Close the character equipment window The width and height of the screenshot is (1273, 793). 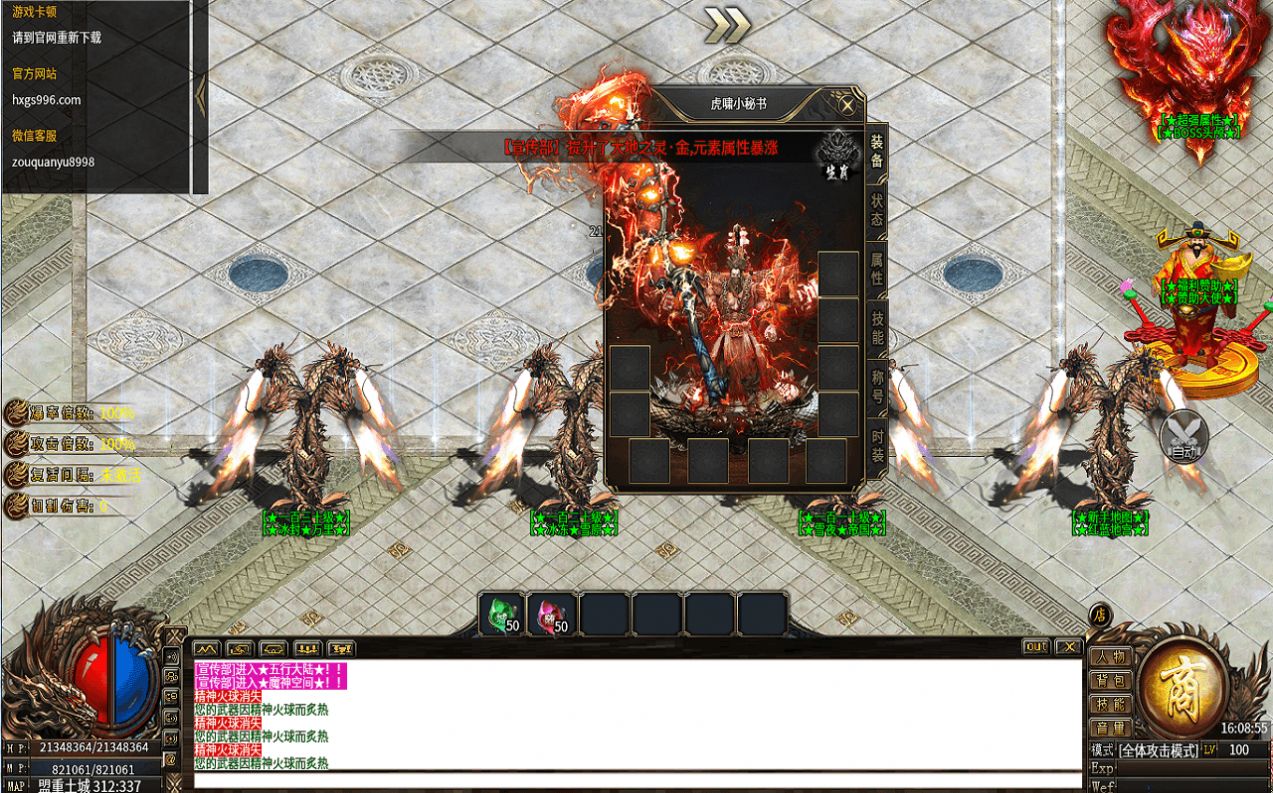point(847,104)
